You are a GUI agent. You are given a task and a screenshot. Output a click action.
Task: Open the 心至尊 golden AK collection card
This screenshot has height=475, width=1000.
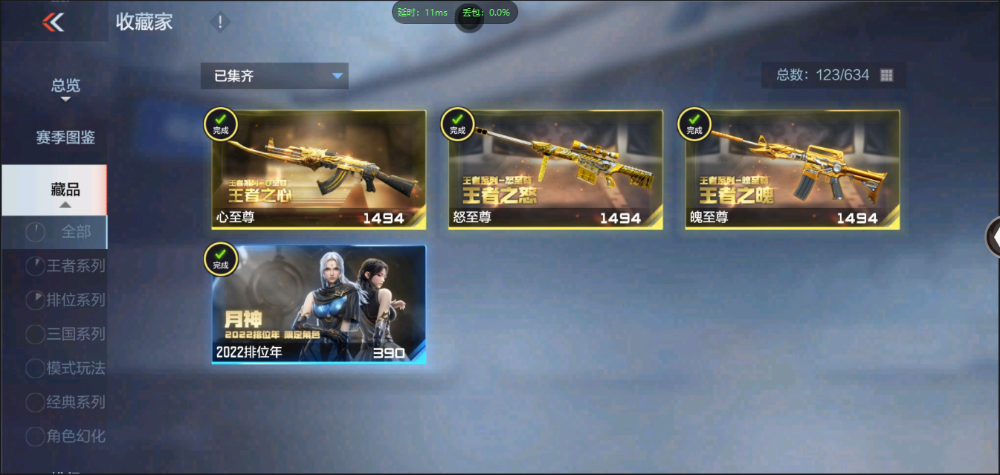(319, 170)
